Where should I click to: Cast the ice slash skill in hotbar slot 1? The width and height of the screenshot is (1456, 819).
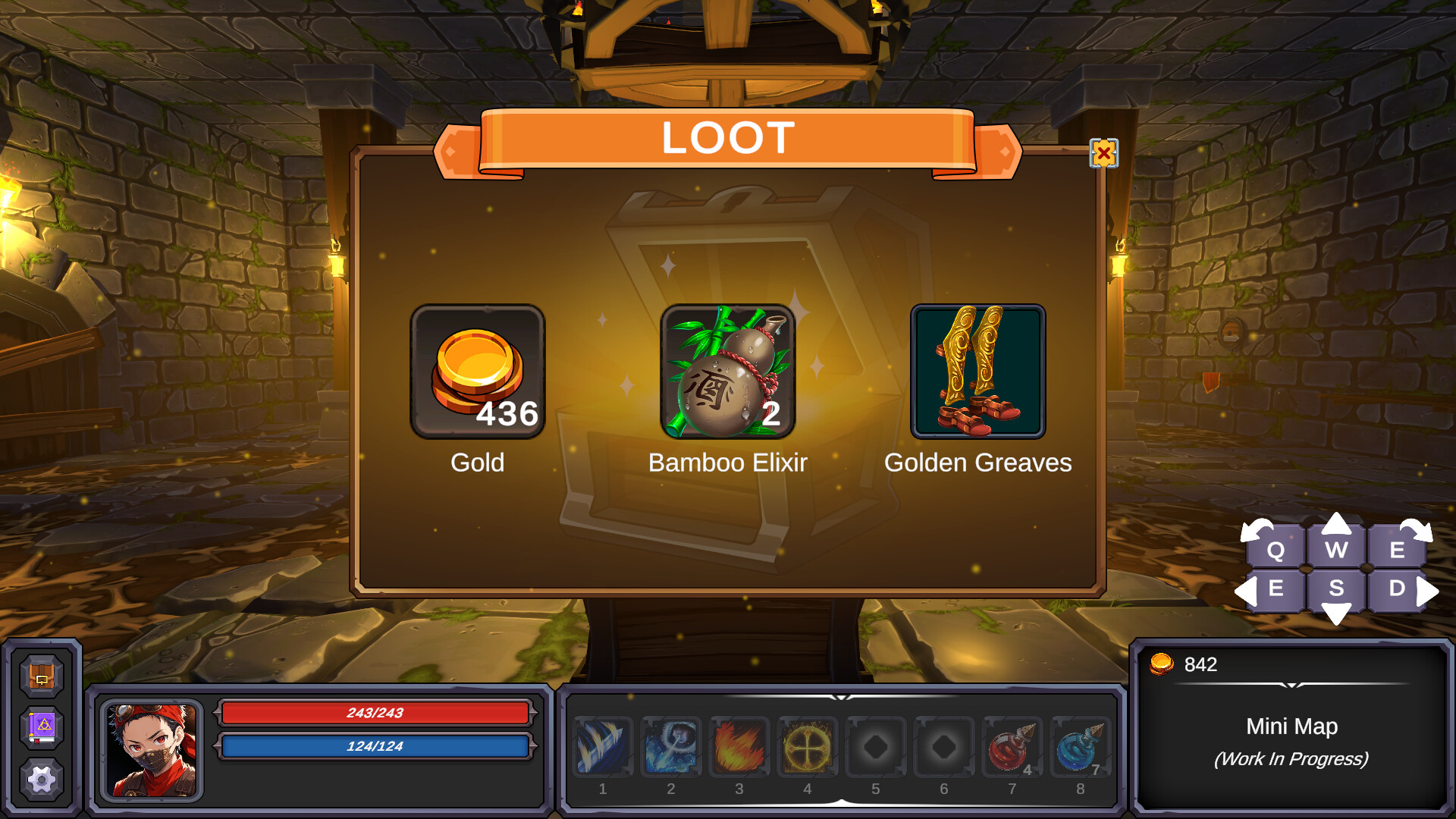[603, 747]
